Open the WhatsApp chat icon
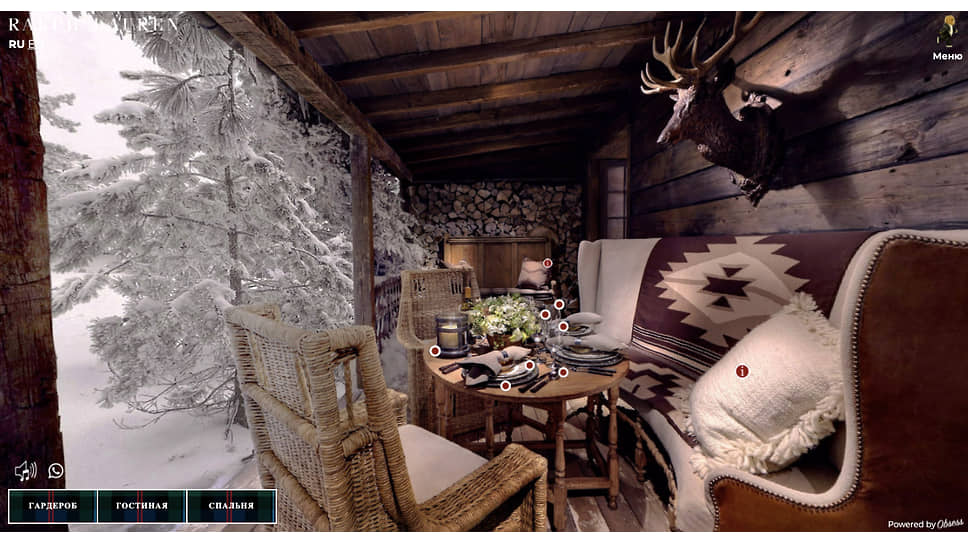The height and width of the screenshot is (544, 968). 56,470
